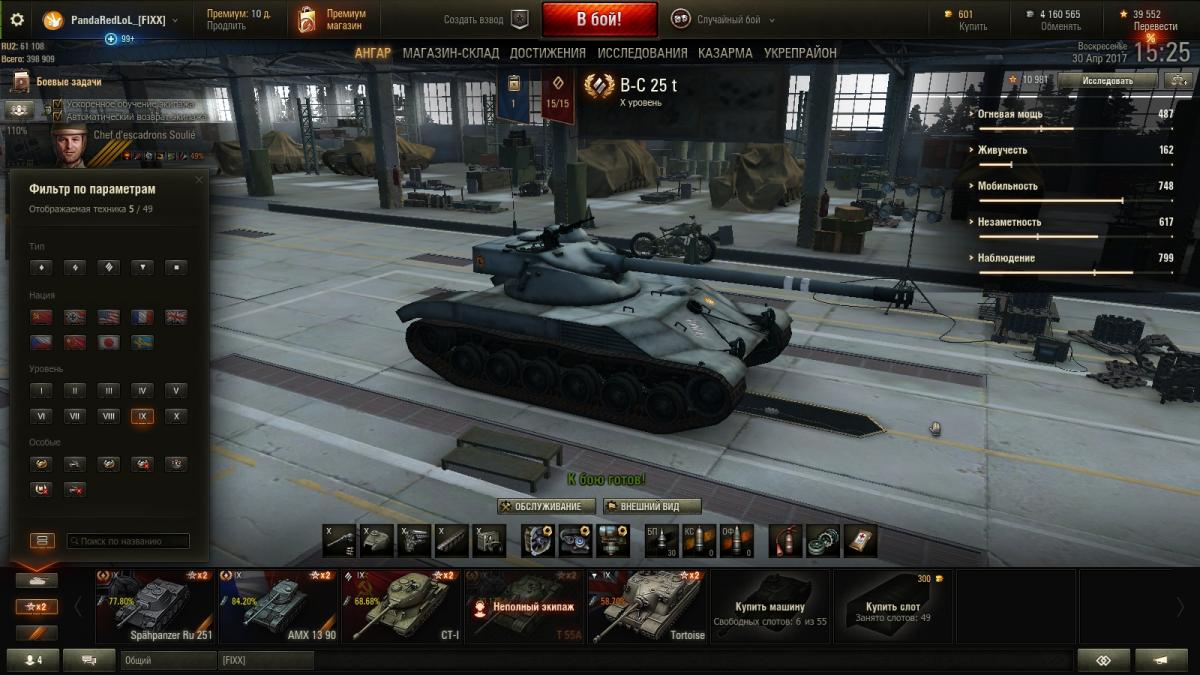Toggle the Автоматический возврат экипажа checkbox
Viewport: 1200px width, 675px height.
[58, 117]
